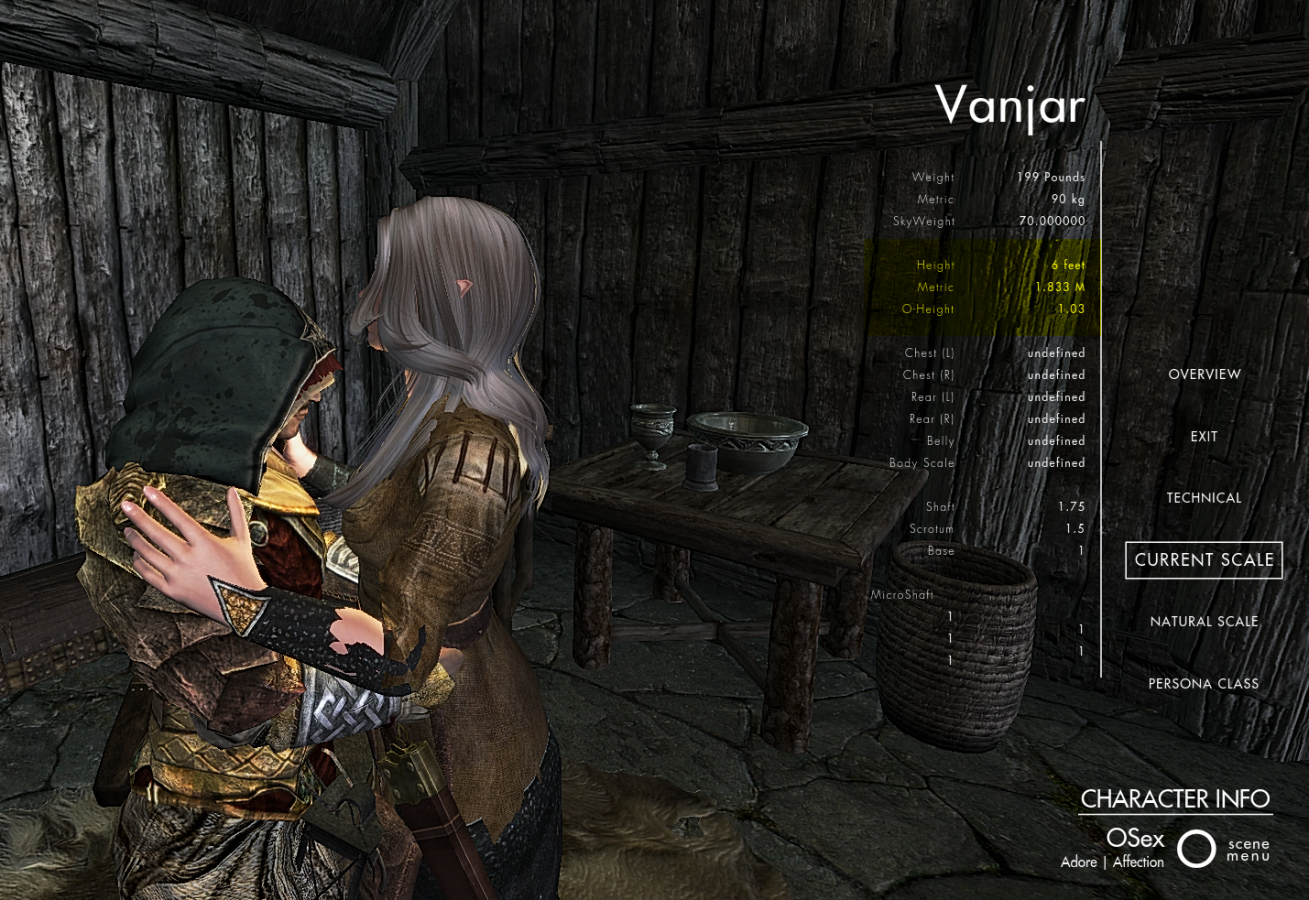Click the Vanjar character name
The height and width of the screenshot is (900, 1309).
tap(1011, 106)
